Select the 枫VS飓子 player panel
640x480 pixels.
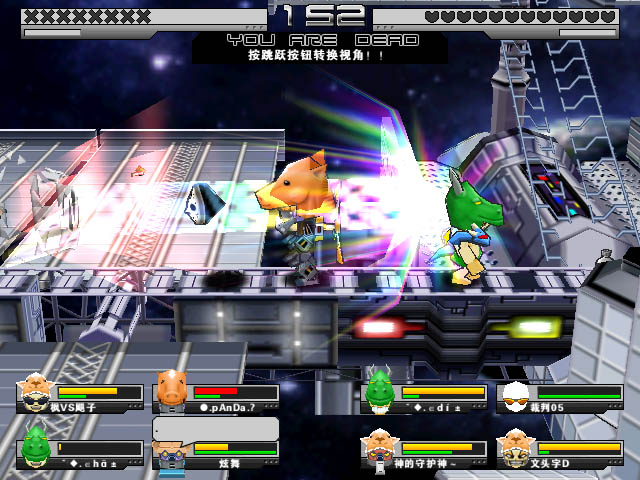80,396
